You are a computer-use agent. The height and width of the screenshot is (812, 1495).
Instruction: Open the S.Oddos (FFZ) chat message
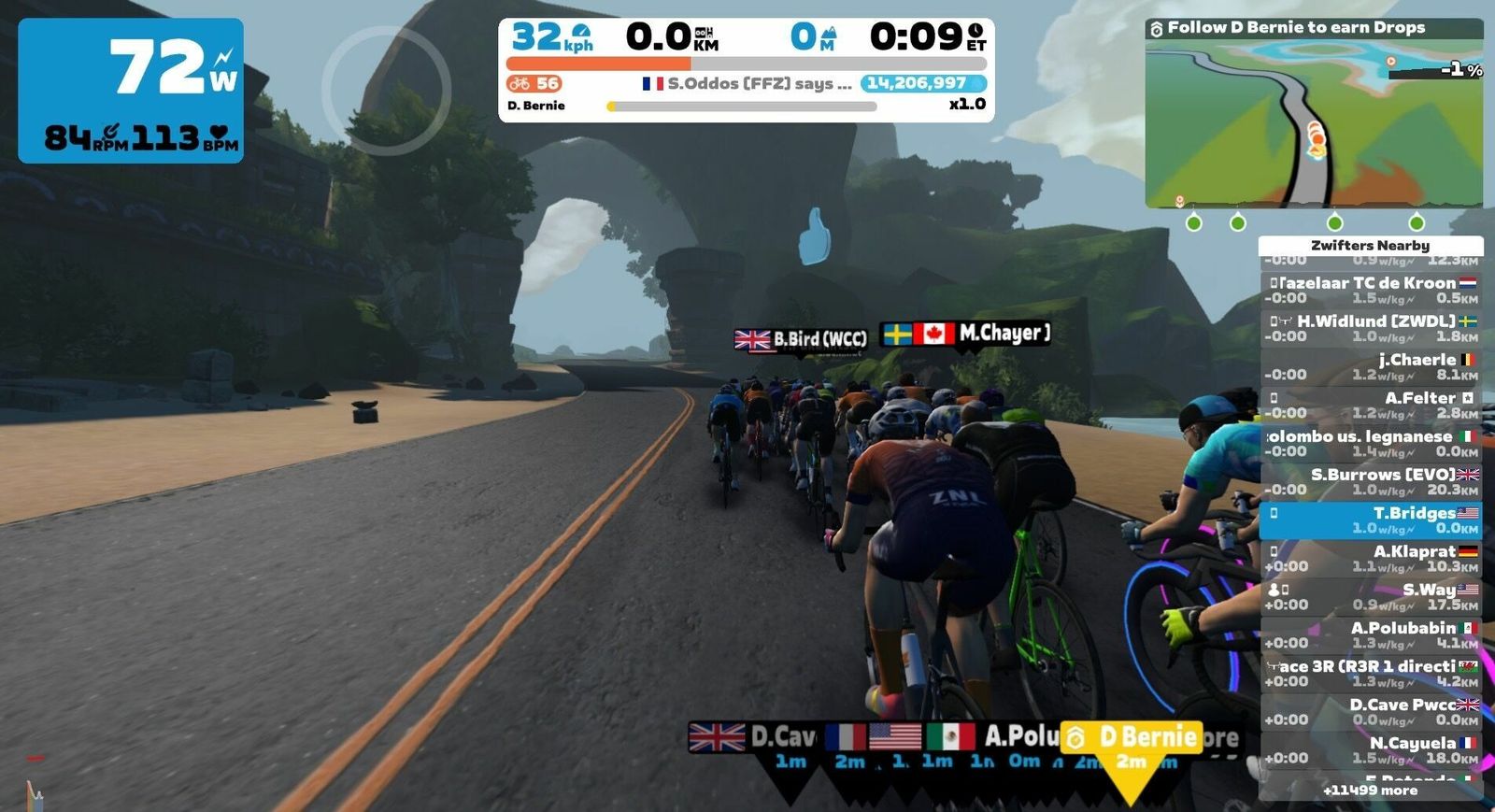click(747, 84)
